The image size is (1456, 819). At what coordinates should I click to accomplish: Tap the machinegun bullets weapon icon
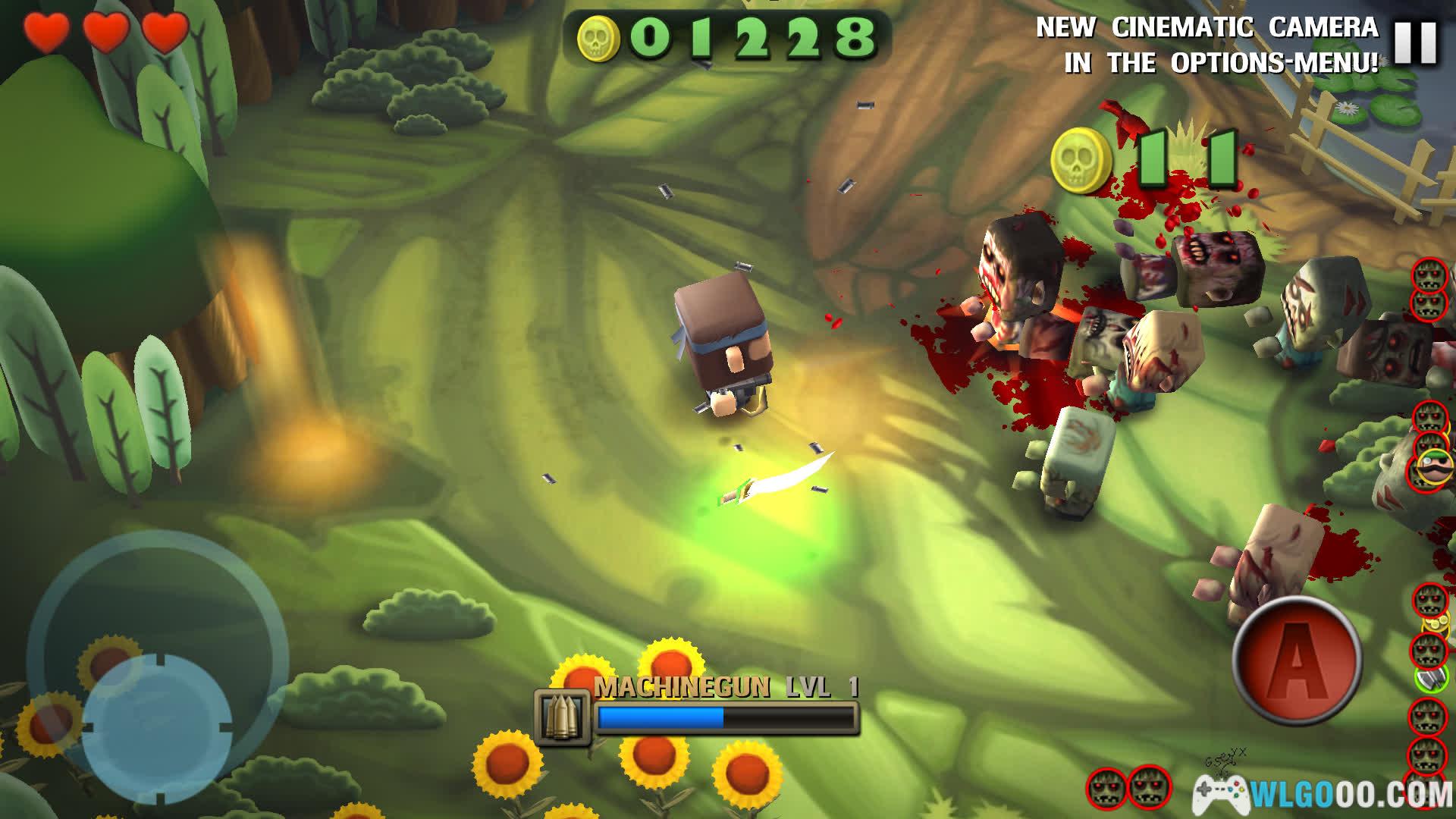coord(562,716)
